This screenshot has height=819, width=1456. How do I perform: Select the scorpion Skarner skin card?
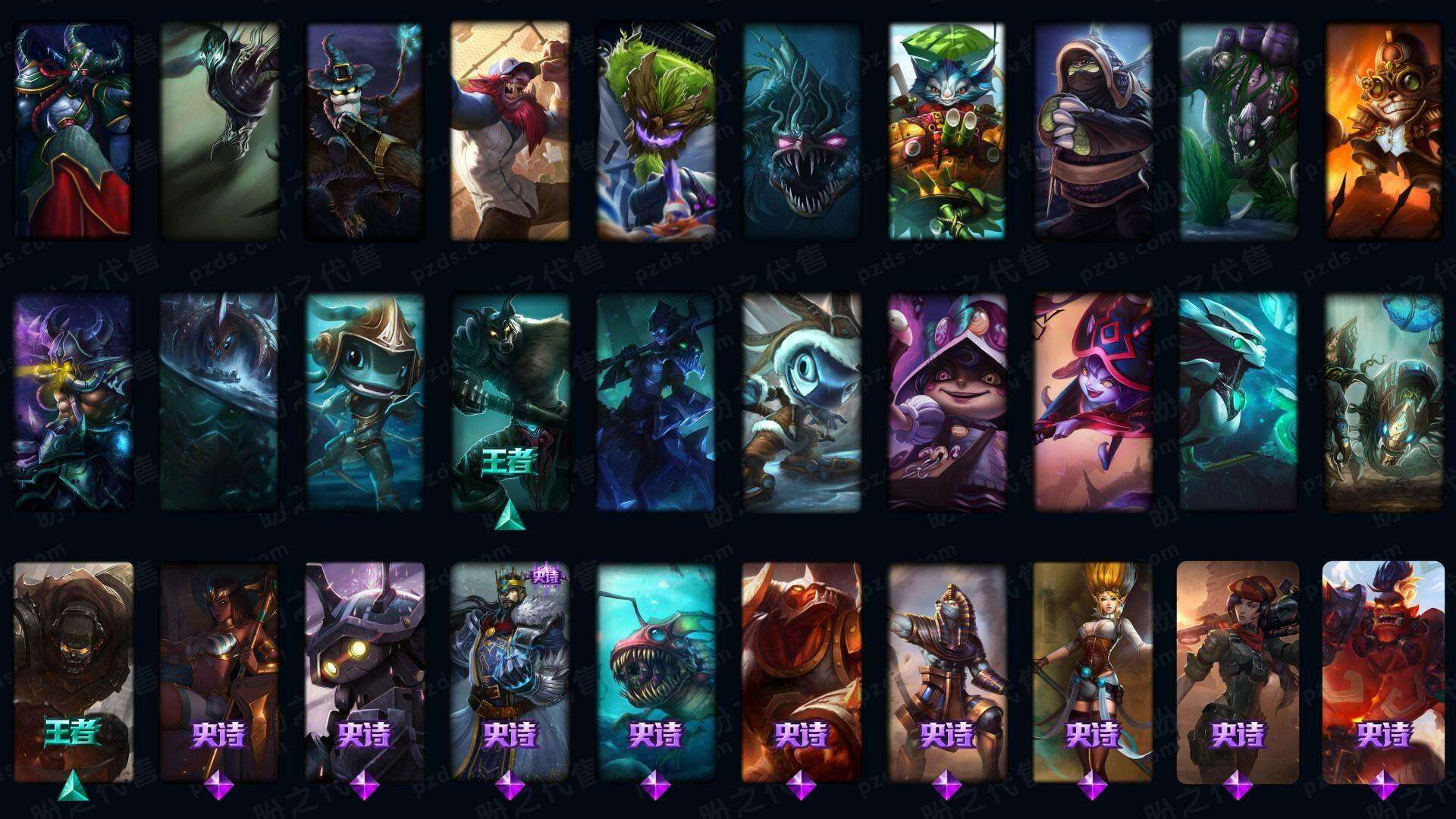[x=1383, y=402]
